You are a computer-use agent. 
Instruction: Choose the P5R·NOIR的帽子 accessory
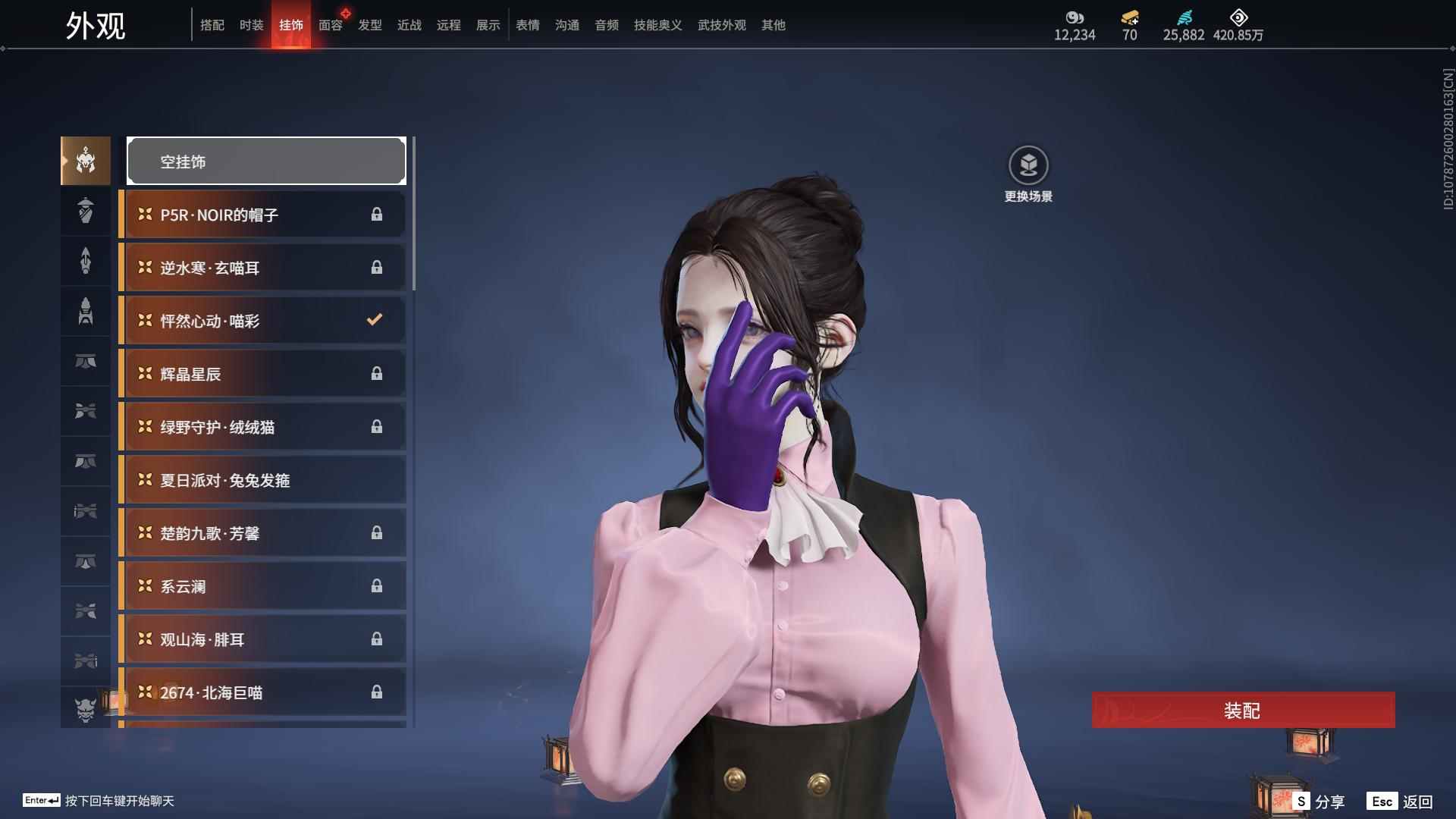262,215
